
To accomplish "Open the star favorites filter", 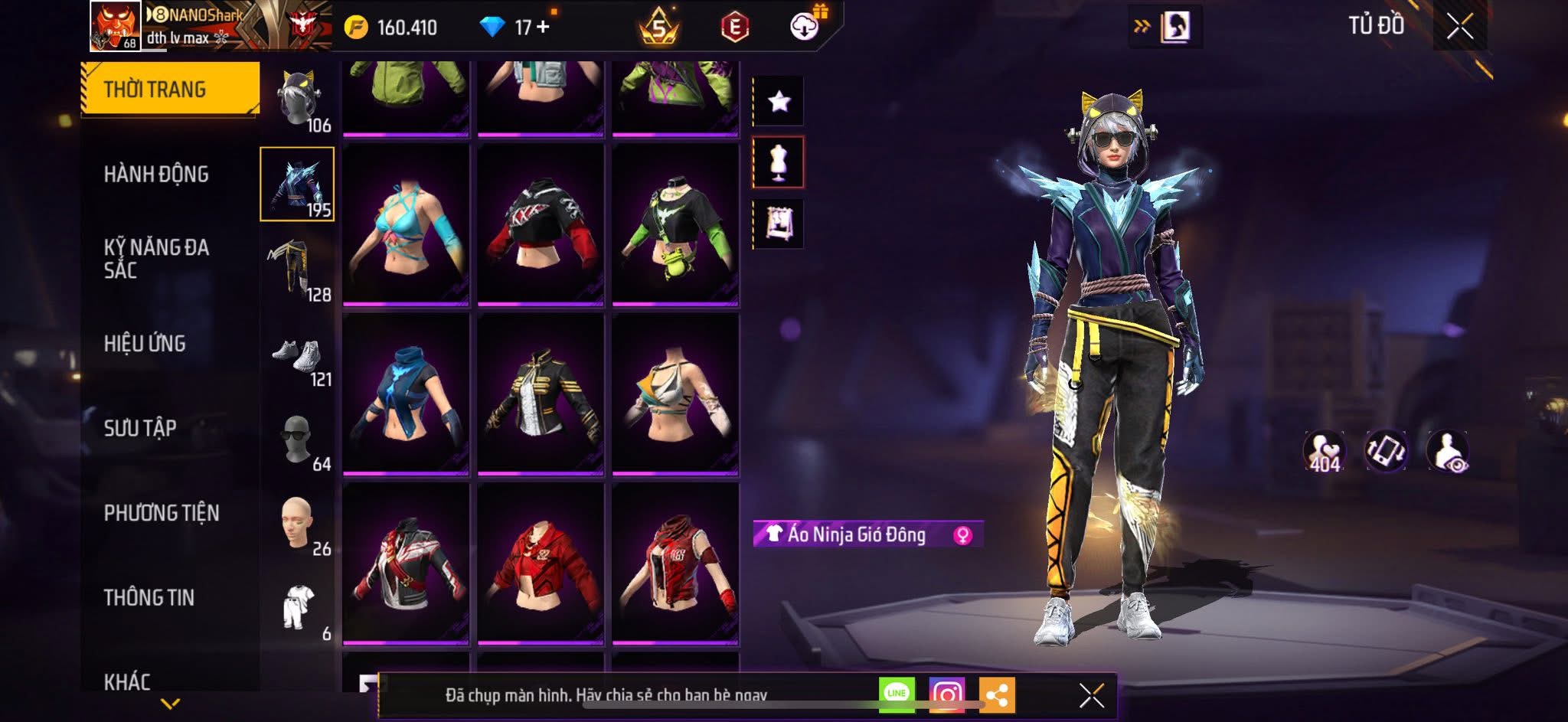I will pos(779,101).
